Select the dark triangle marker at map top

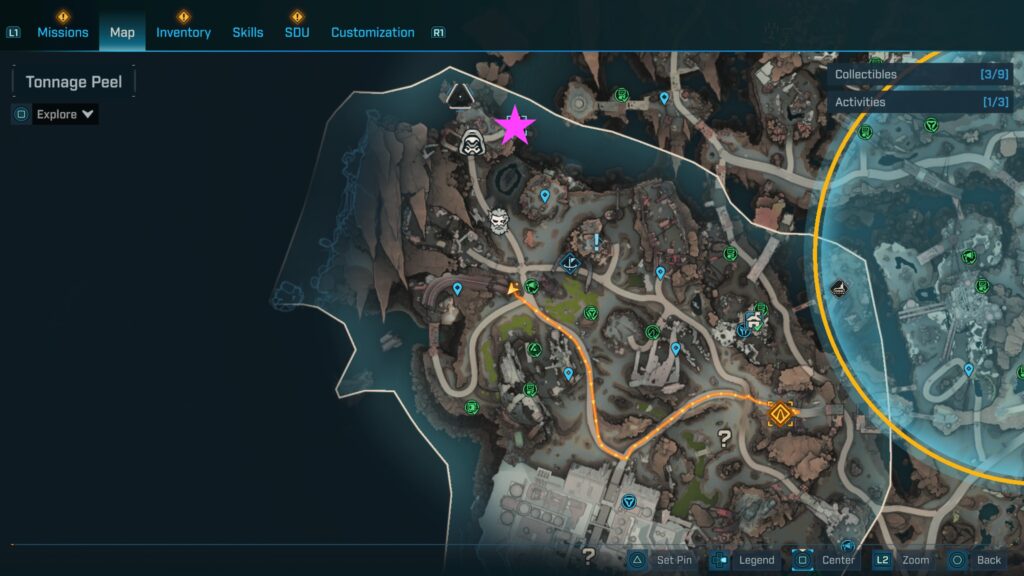459,95
